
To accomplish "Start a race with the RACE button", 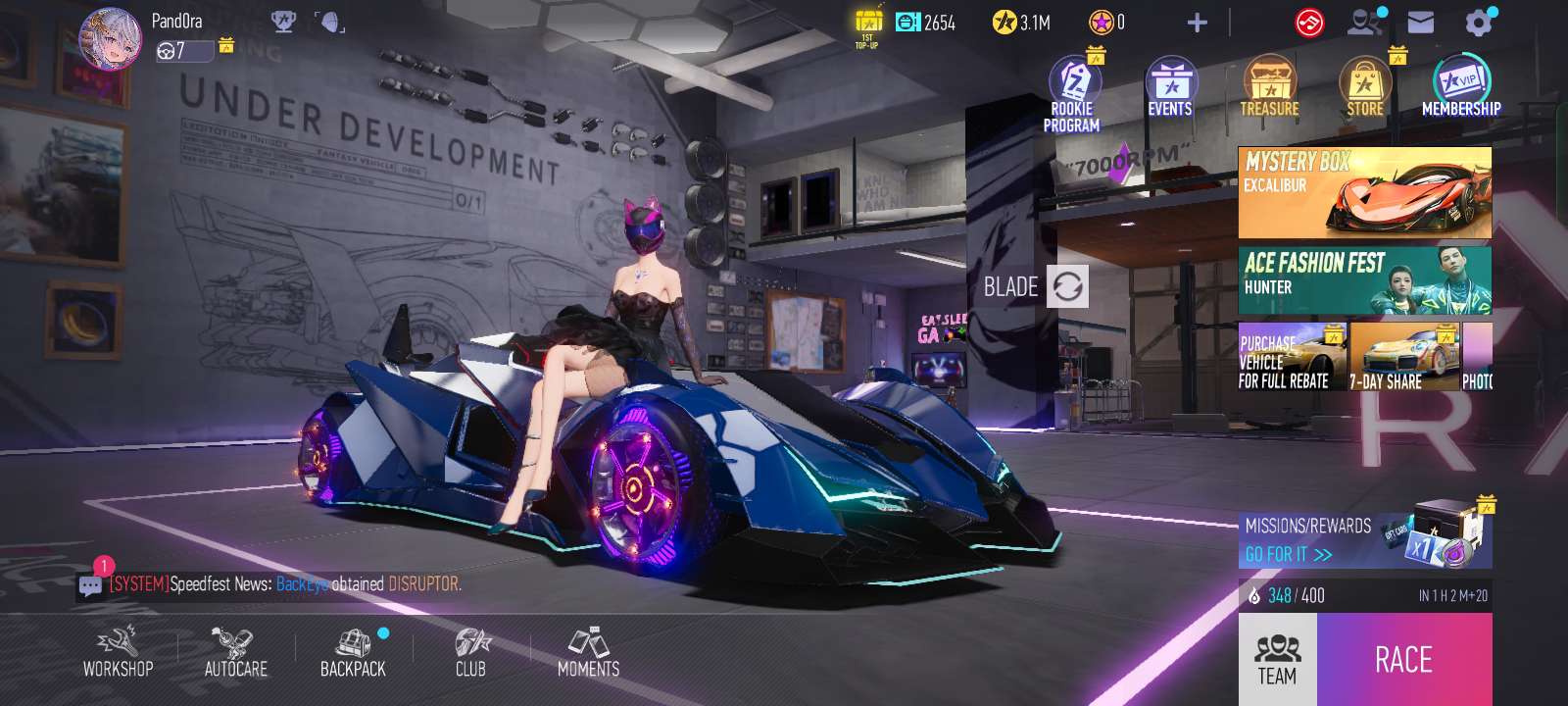I will pos(1403,659).
